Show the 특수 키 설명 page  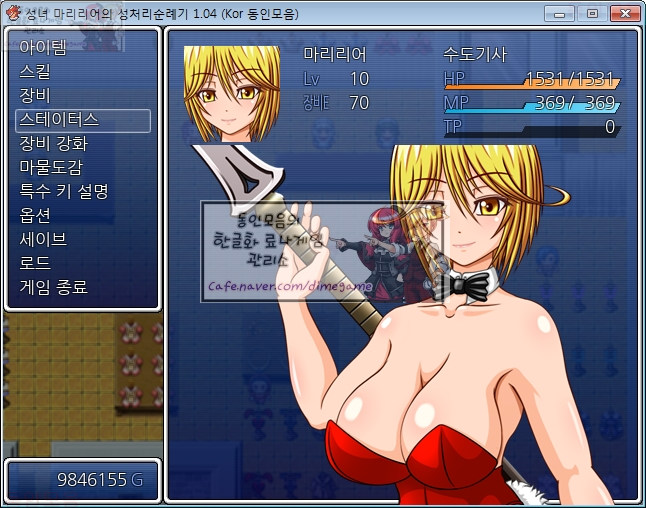[64, 192]
